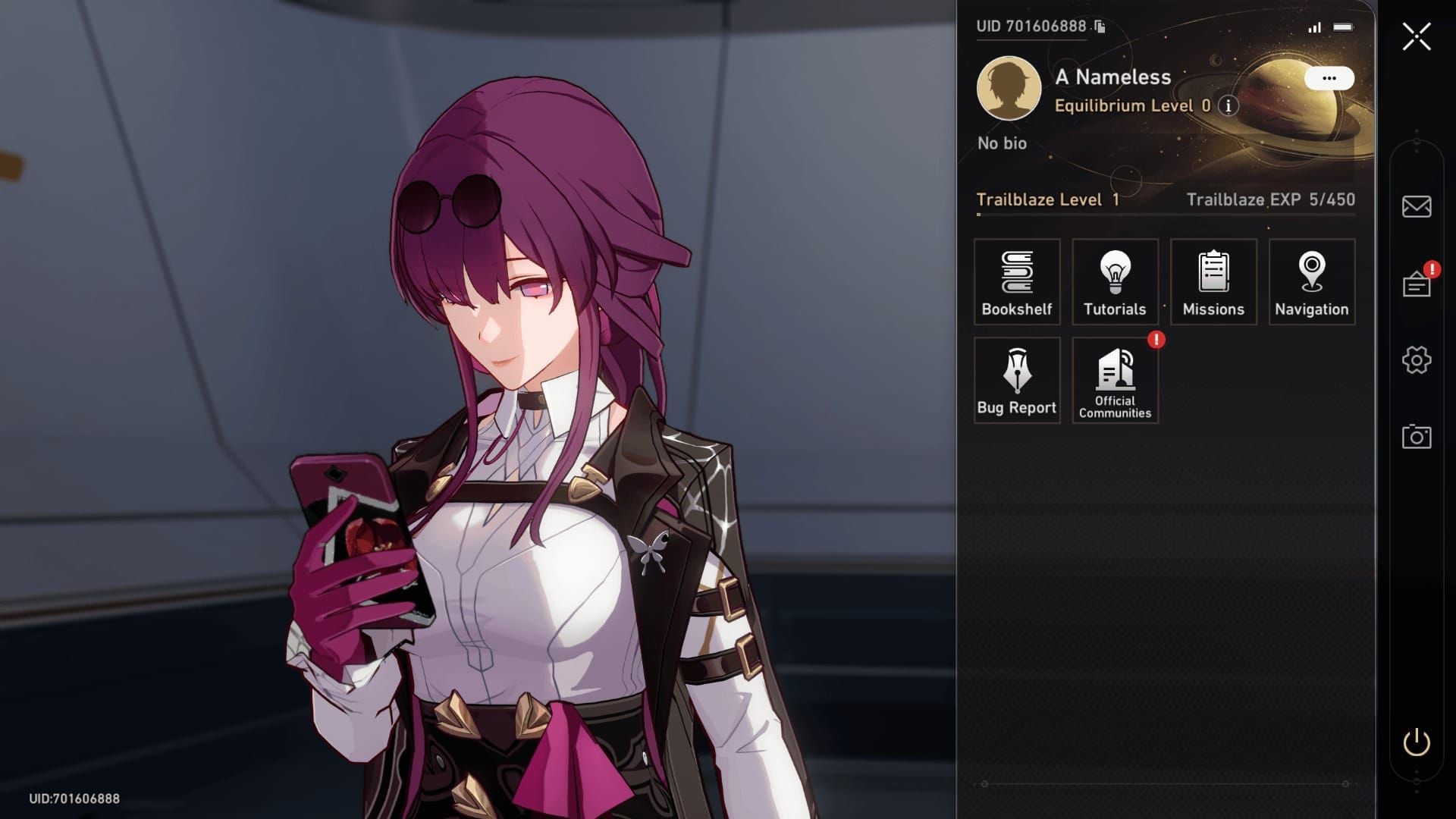This screenshot has height=819, width=1456.
Task: Open the mail envelope icon
Action: pyautogui.click(x=1416, y=206)
